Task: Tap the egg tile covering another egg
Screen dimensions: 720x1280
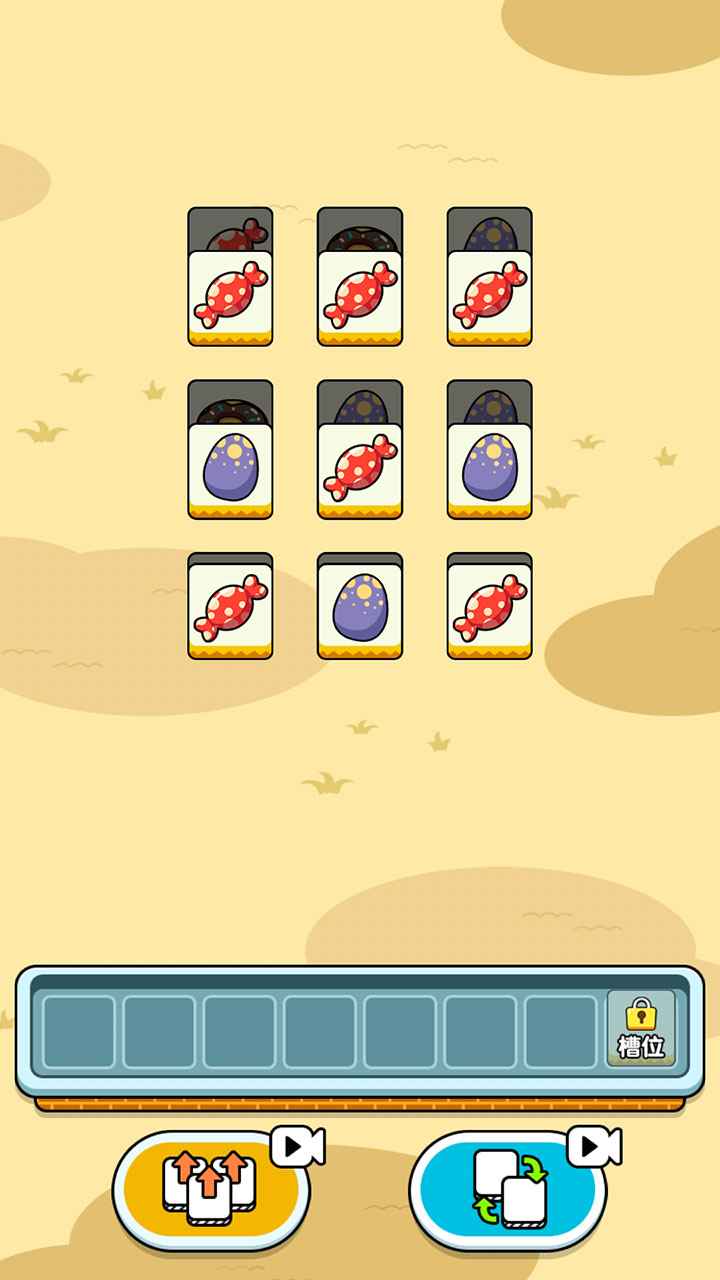Action: (x=490, y=468)
